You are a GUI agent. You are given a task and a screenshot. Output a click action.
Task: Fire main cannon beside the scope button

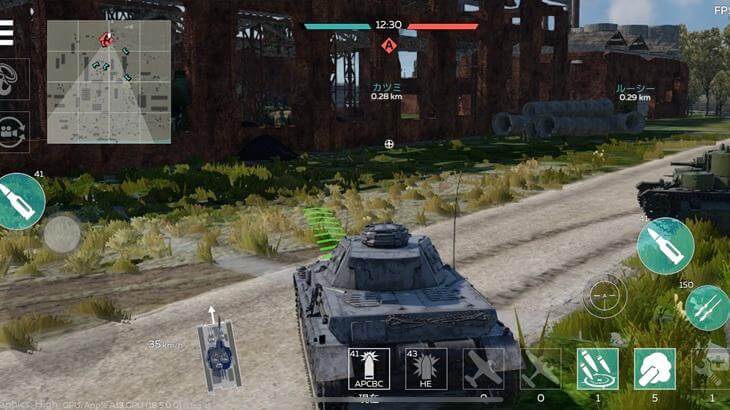tap(665, 246)
